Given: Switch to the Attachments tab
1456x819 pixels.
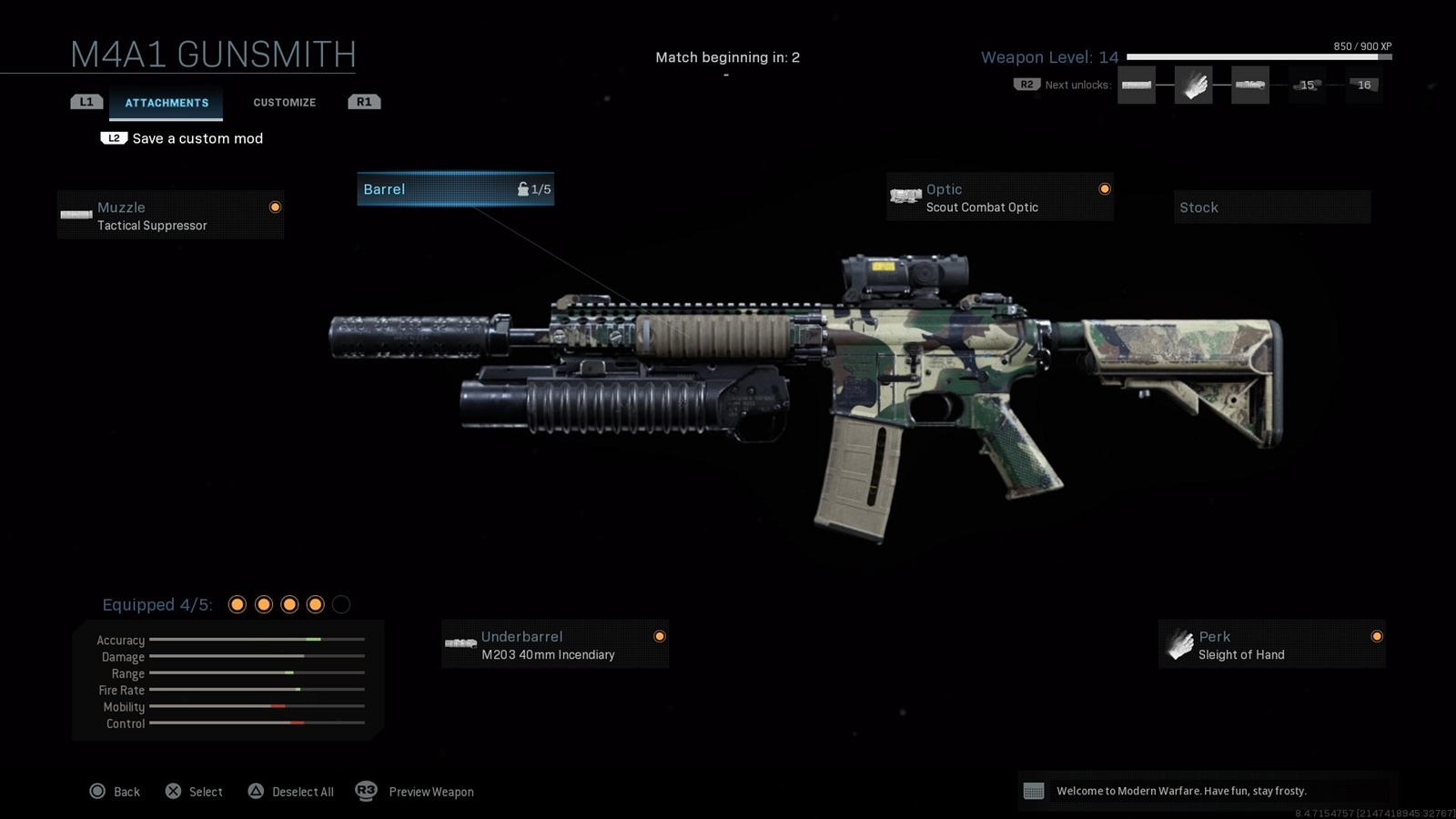Looking at the screenshot, I should [167, 103].
